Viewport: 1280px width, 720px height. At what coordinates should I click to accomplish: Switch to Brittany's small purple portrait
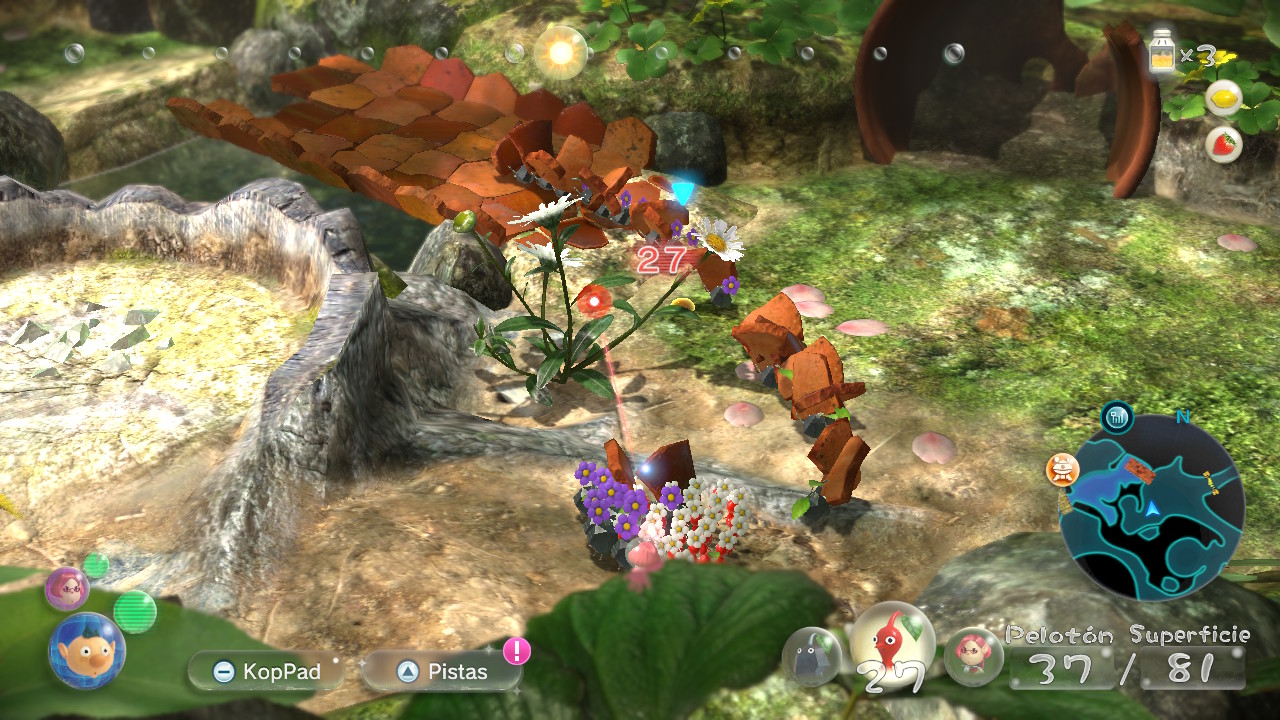pyautogui.click(x=67, y=587)
